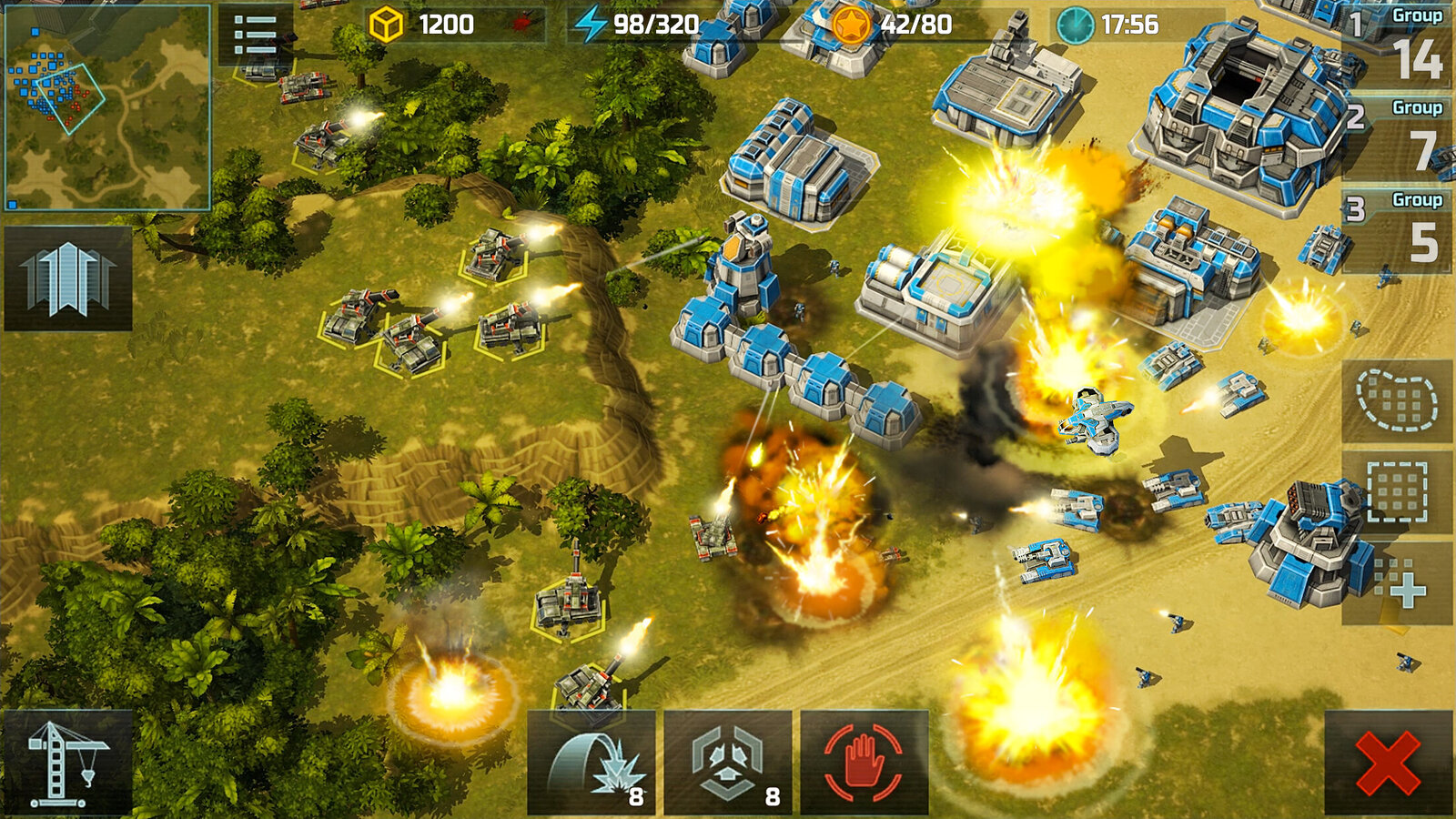This screenshot has height=819, width=1456.
Task: Click the minimap in the corner
Action: [107, 107]
